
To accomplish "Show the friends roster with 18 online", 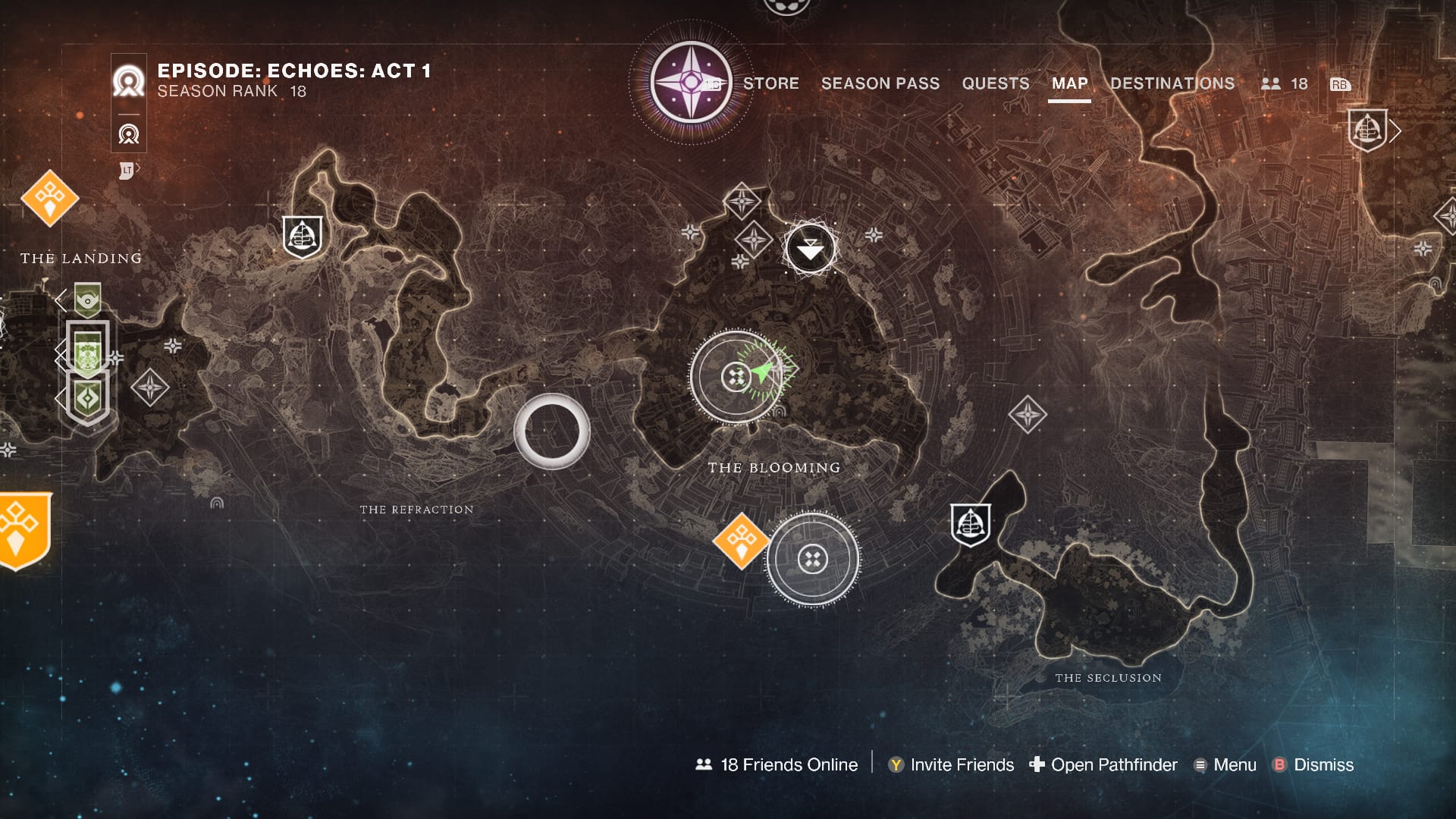I will (x=1284, y=84).
